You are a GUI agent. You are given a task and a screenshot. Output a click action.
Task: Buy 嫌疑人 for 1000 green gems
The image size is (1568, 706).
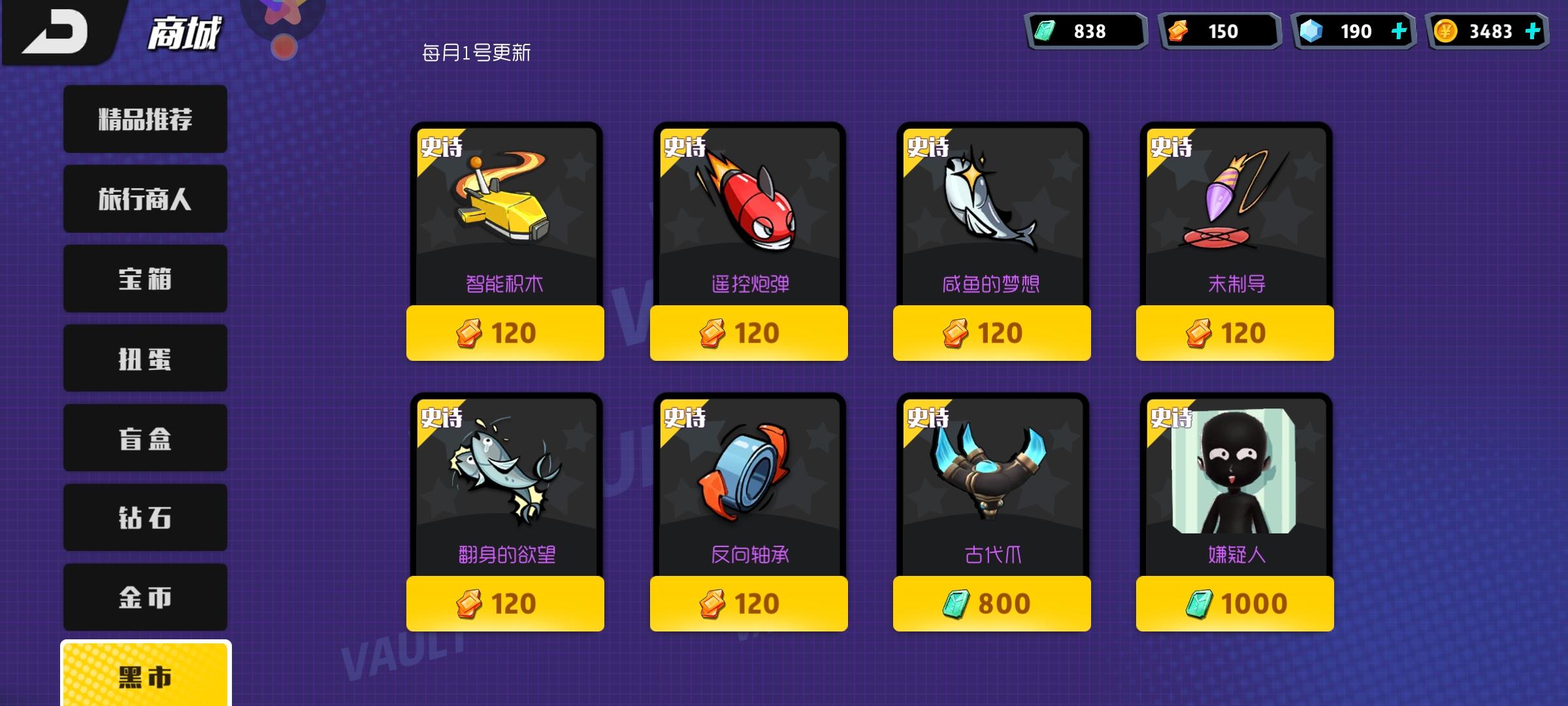1234,604
